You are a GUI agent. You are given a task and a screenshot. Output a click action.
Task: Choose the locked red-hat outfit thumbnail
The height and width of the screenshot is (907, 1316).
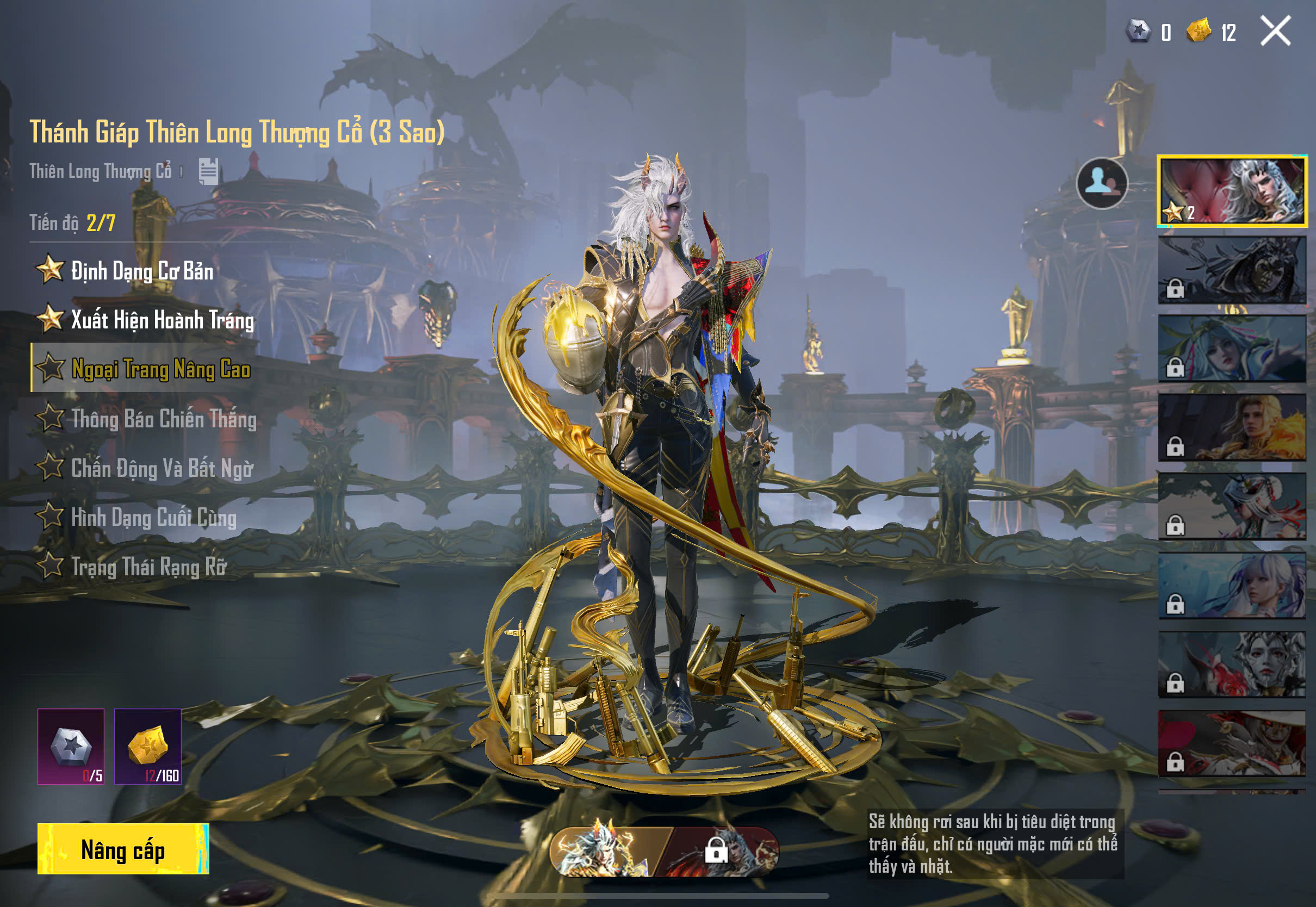click(x=1232, y=743)
